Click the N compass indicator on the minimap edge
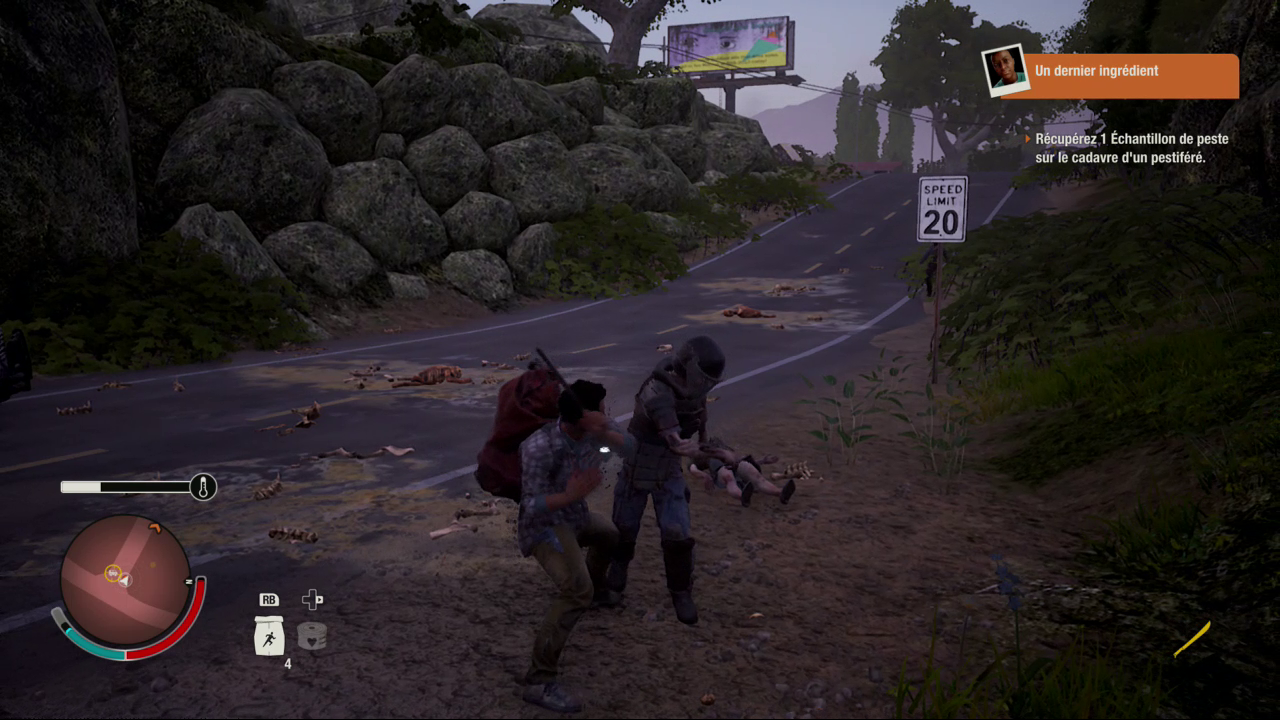This screenshot has height=720, width=1280. (189, 582)
